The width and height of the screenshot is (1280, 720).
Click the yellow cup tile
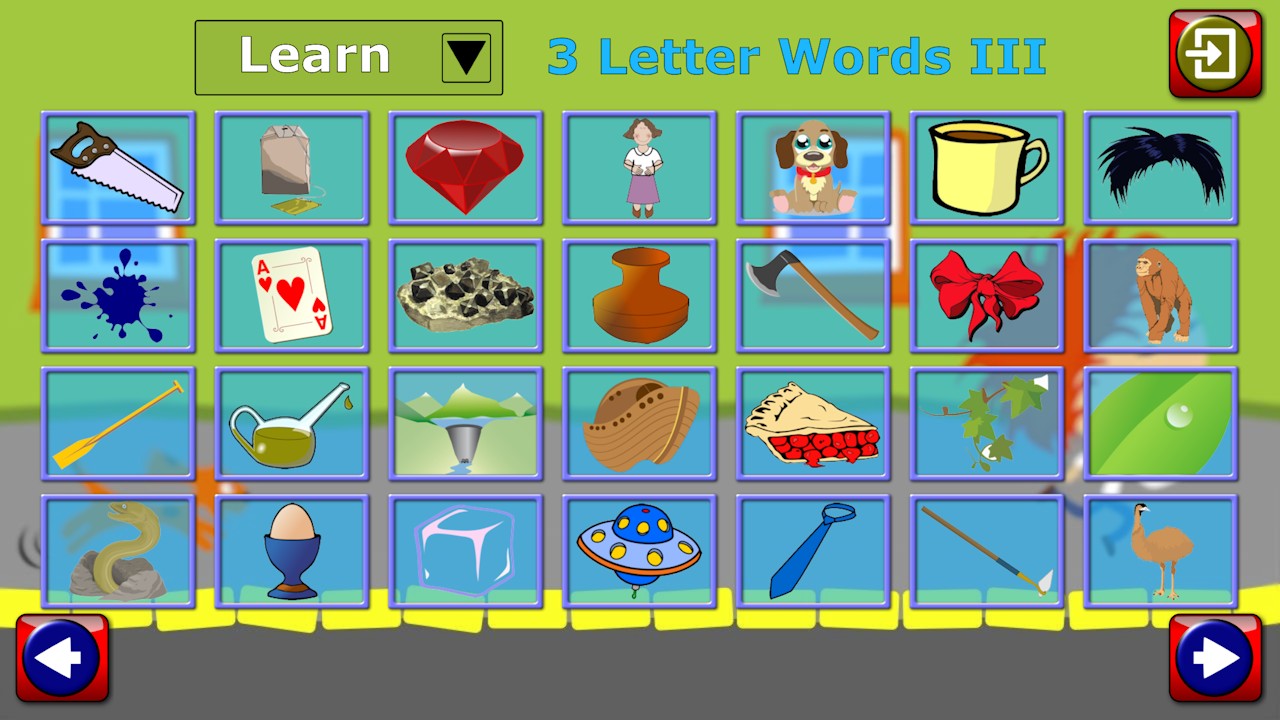pos(987,166)
